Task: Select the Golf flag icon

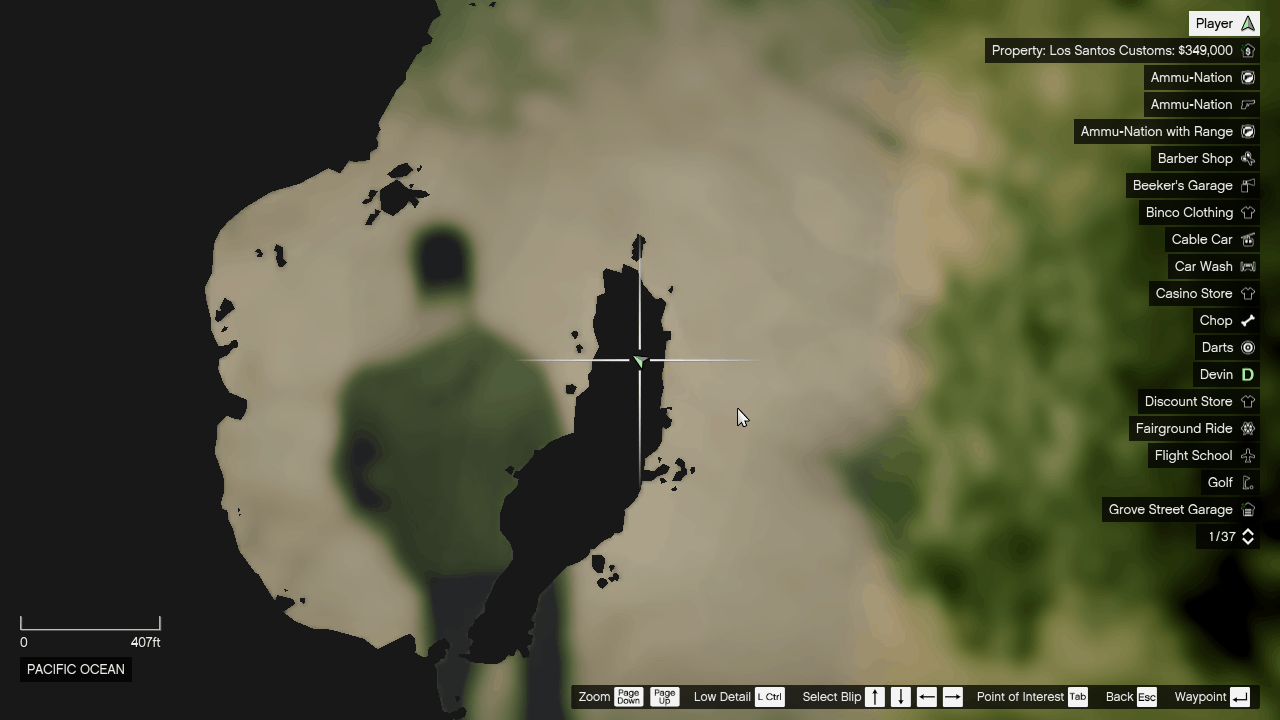Action: [1247, 482]
